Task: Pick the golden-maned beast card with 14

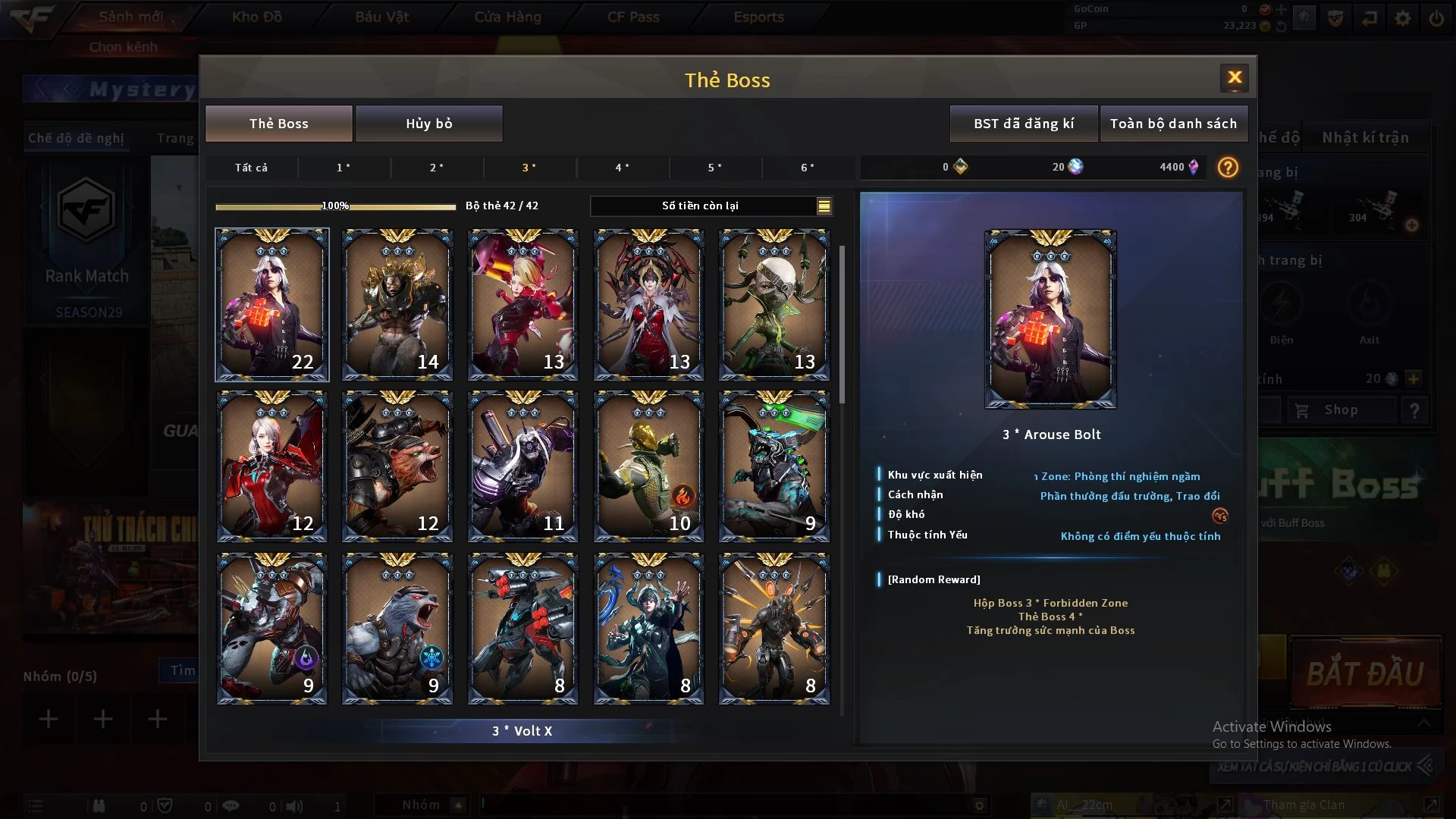Action: [x=397, y=304]
